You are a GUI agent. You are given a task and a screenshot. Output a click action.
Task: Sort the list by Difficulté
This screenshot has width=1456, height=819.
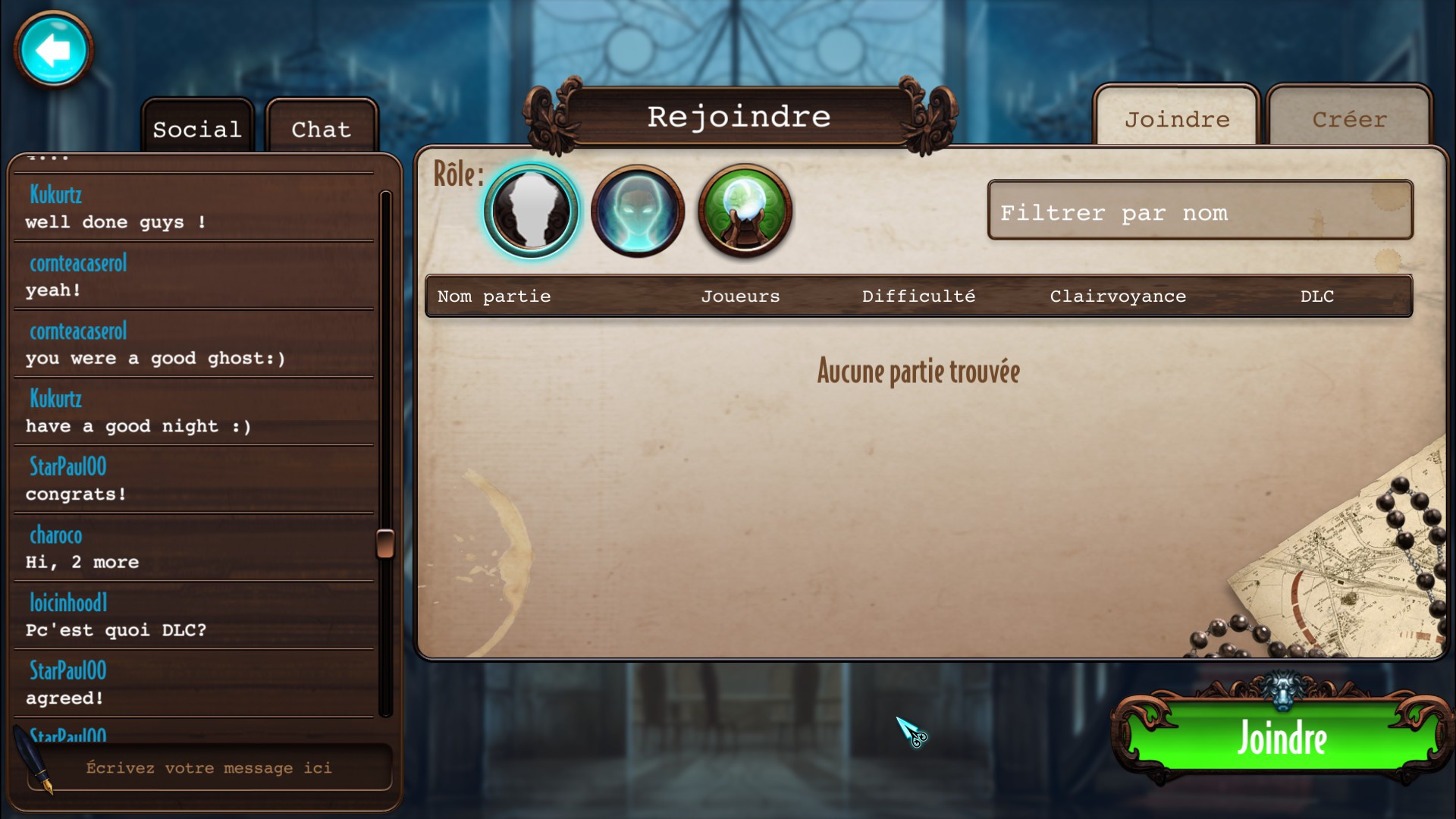918,297
